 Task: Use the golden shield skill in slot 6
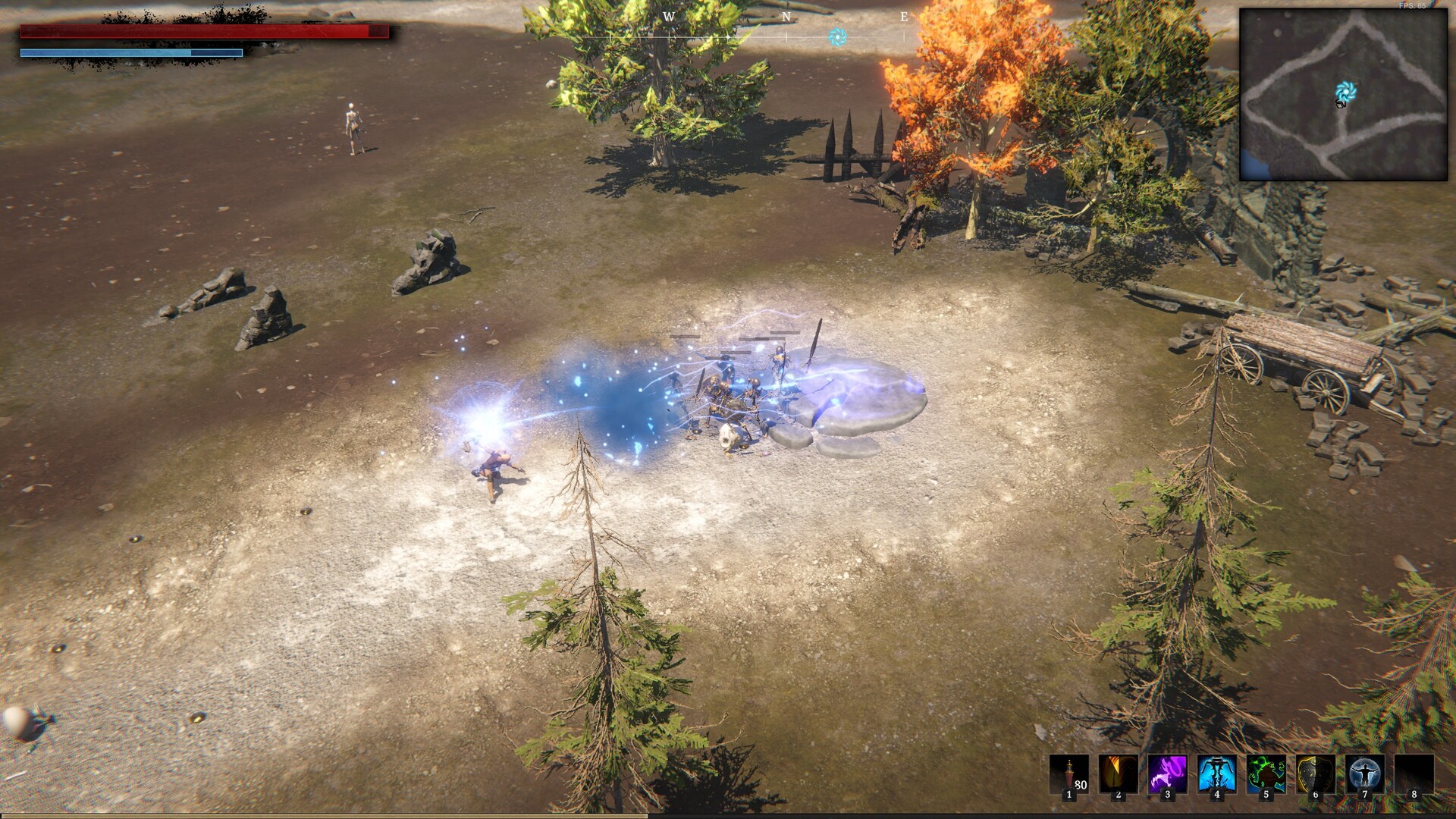point(1315,774)
